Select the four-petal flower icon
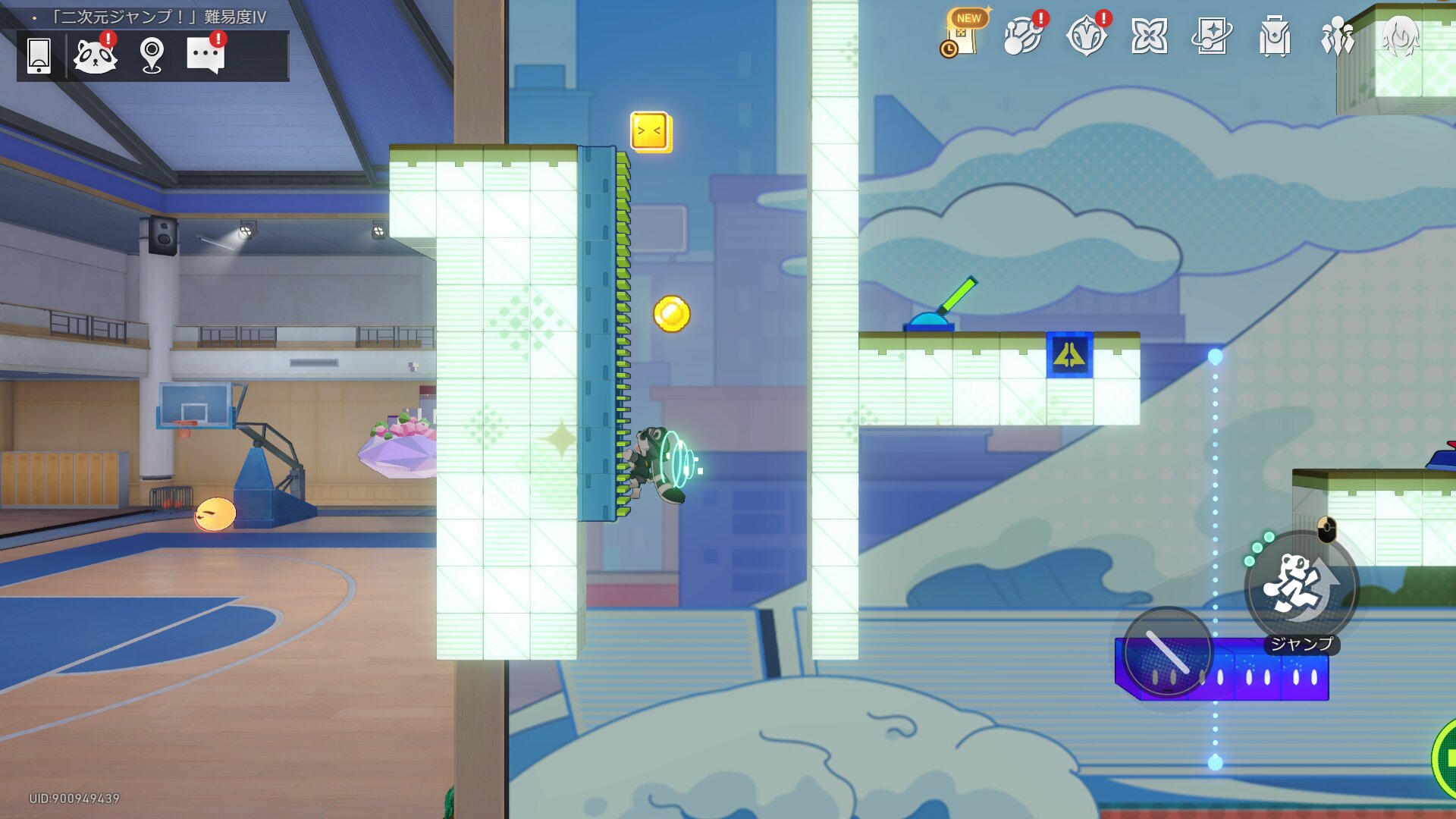 click(x=1149, y=36)
